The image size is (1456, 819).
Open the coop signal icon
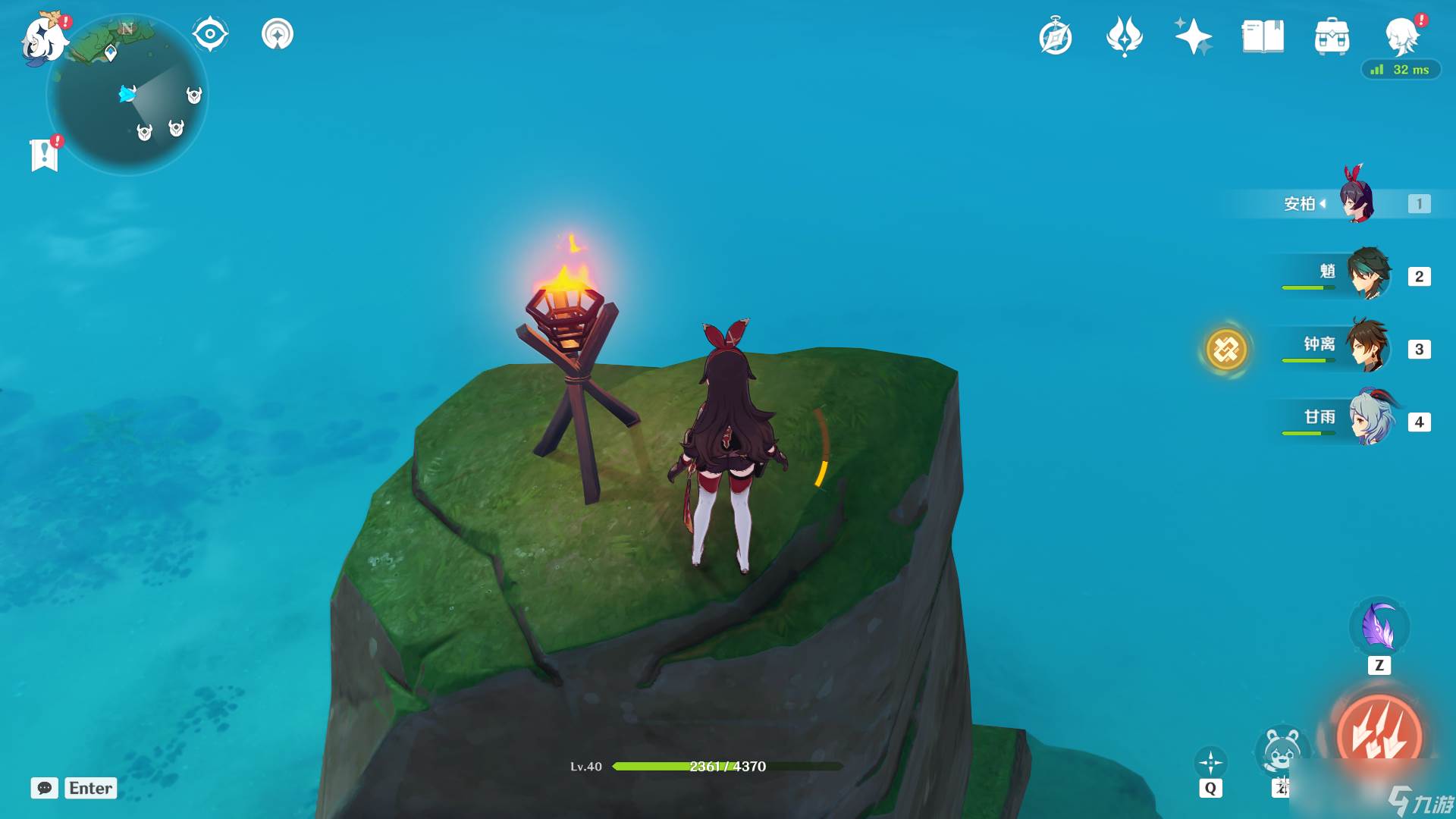[278, 34]
